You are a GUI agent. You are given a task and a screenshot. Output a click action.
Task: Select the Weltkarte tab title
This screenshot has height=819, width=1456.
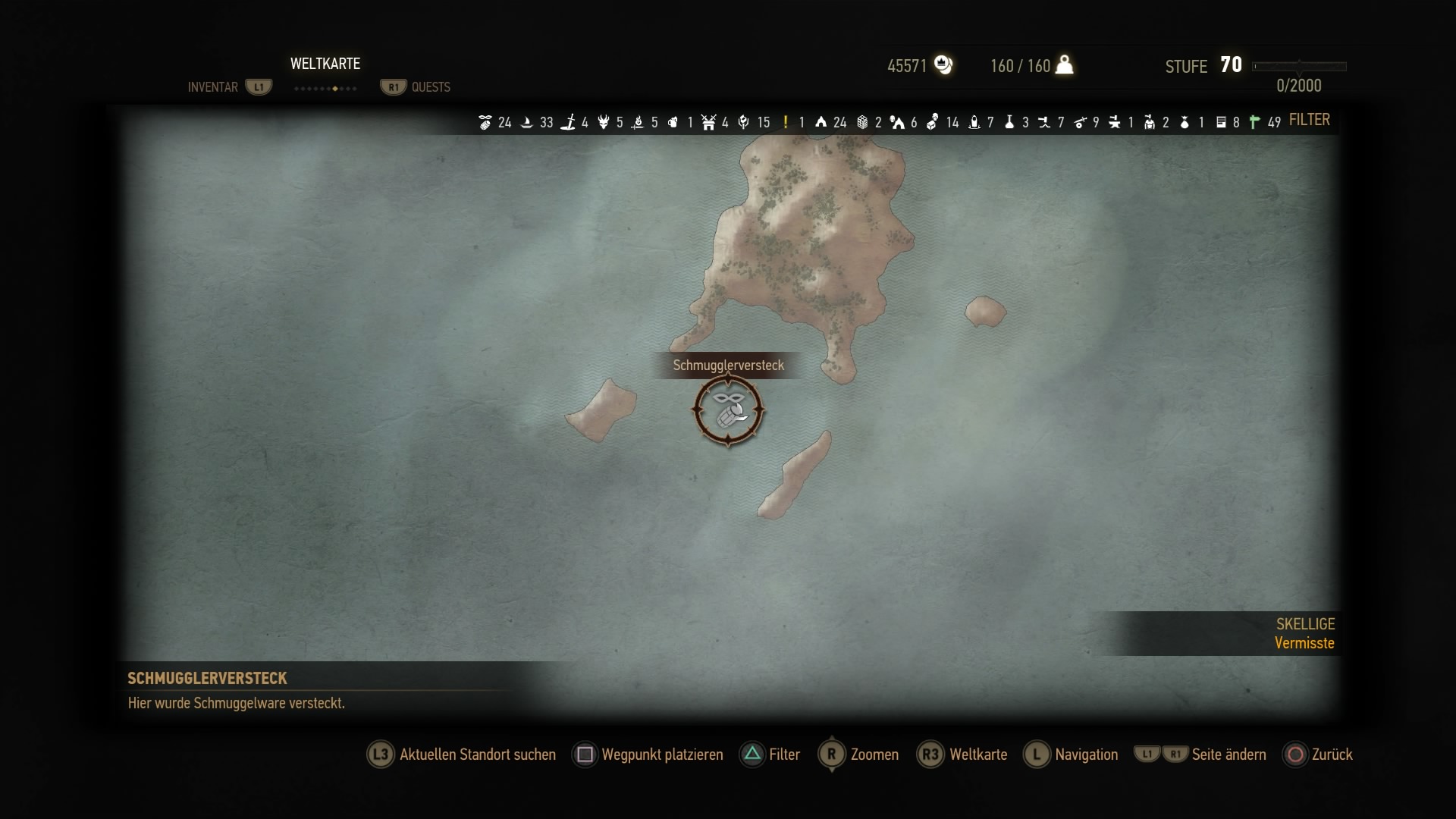click(325, 64)
